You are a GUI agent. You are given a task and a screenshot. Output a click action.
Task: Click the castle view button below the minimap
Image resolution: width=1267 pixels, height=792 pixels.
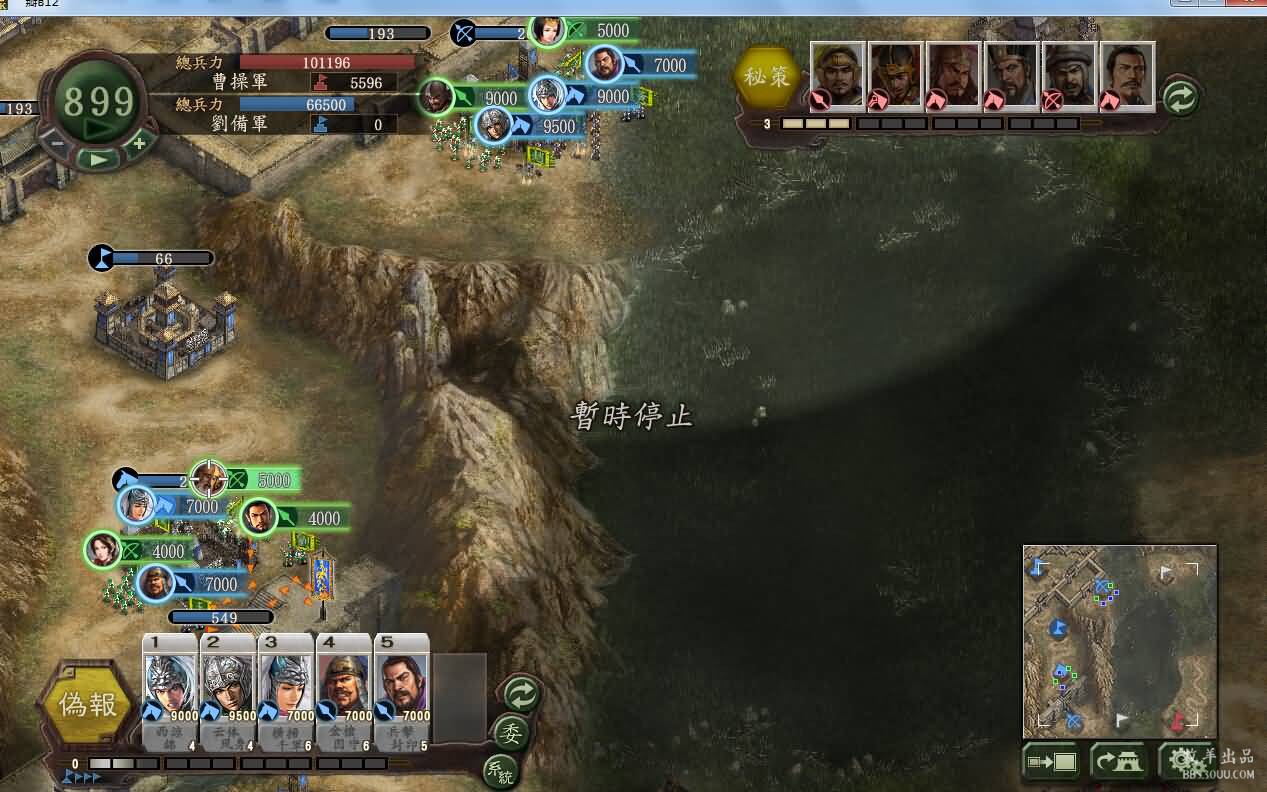point(1118,762)
